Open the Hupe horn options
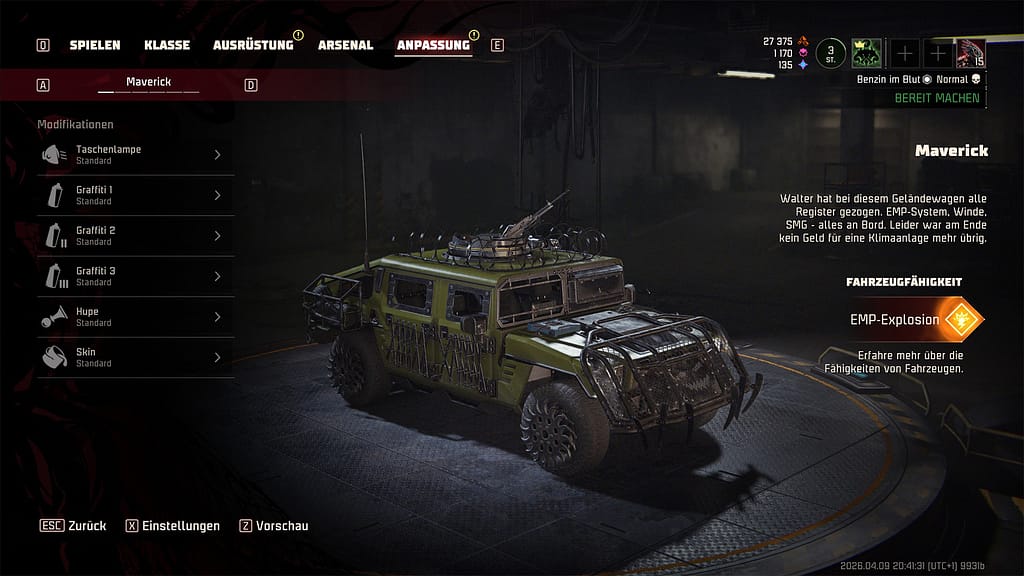 pos(135,317)
